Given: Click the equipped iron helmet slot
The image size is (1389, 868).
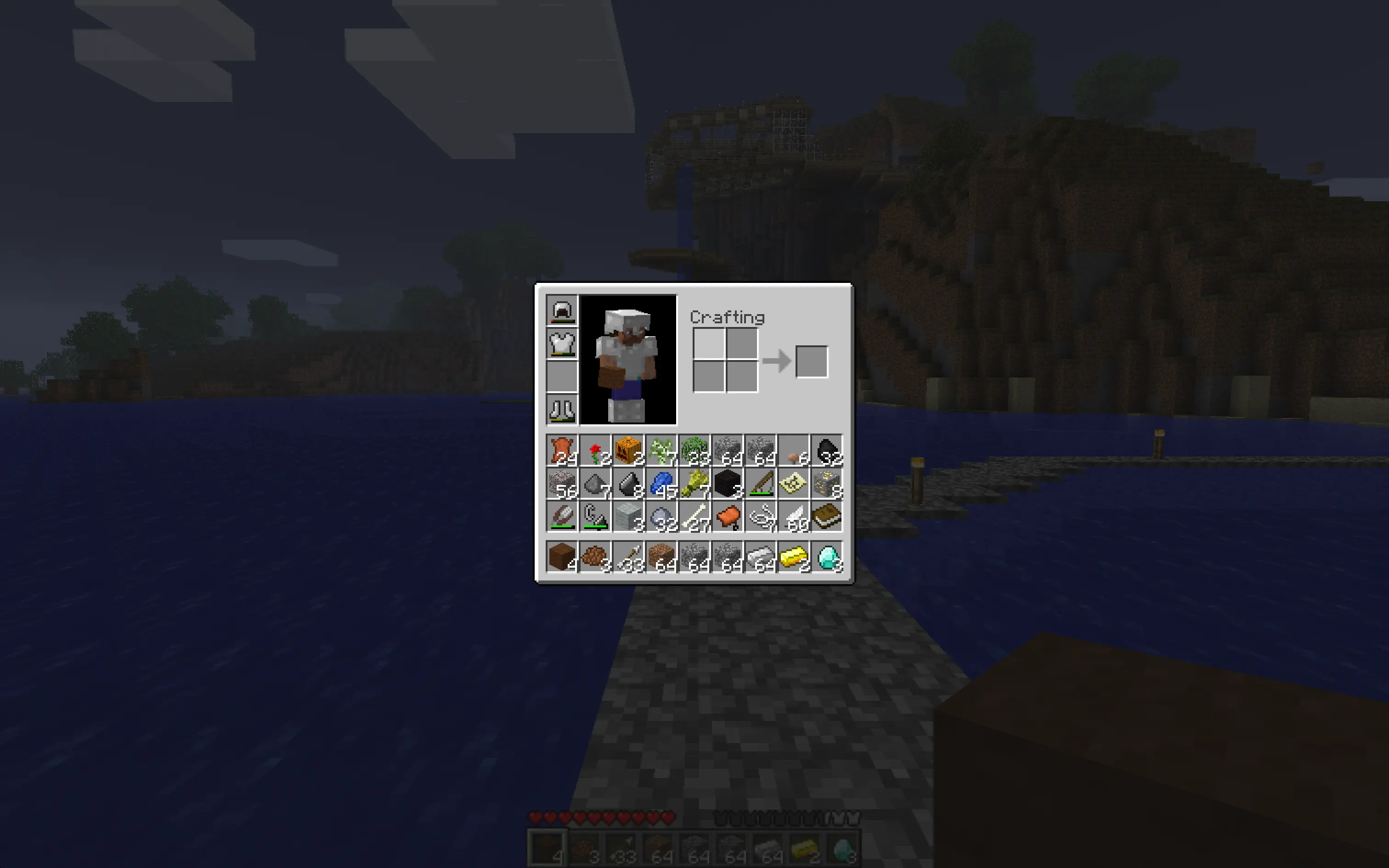Looking at the screenshot, I should click(562, 310).
